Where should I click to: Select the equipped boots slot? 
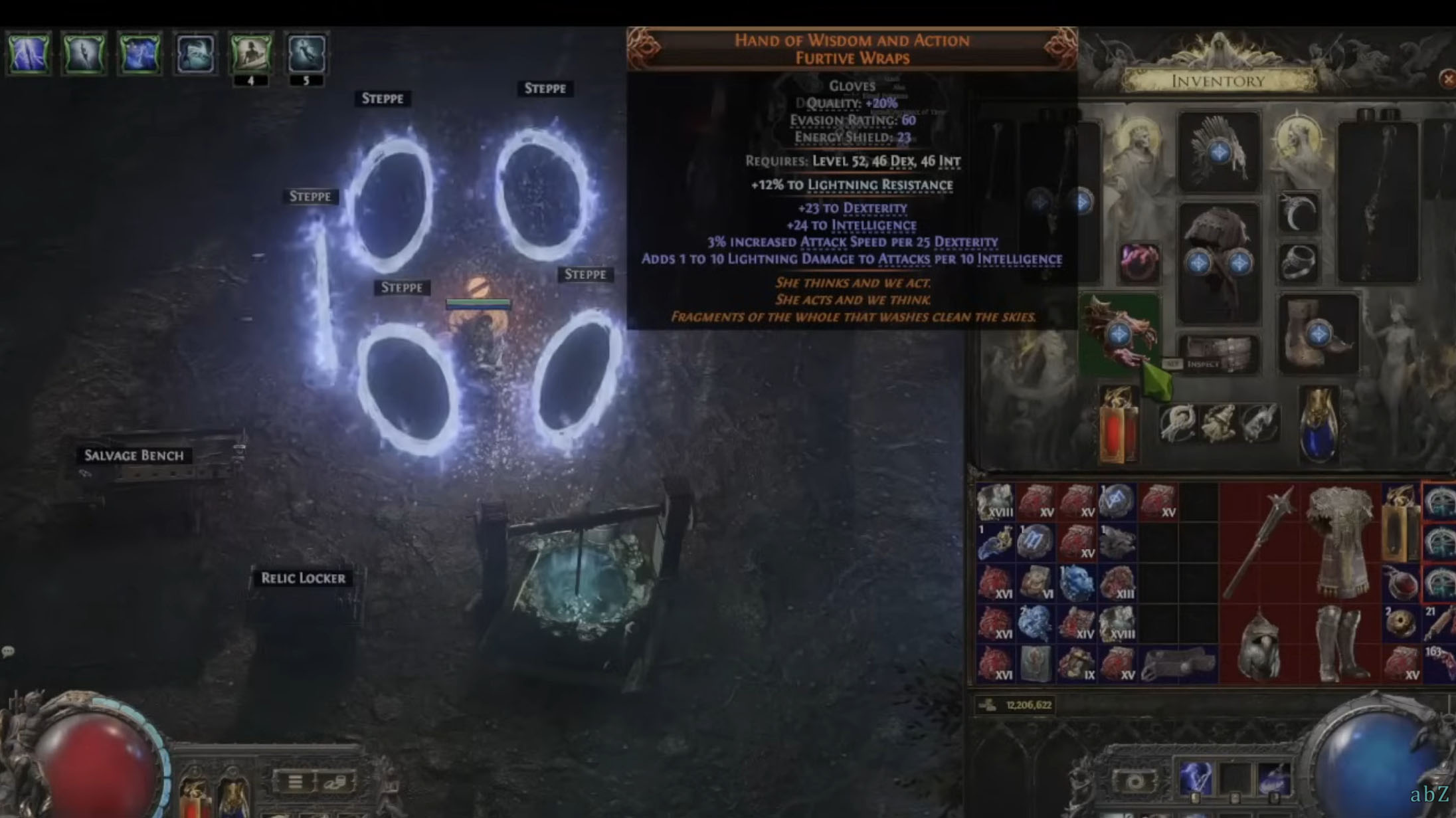1318,334
